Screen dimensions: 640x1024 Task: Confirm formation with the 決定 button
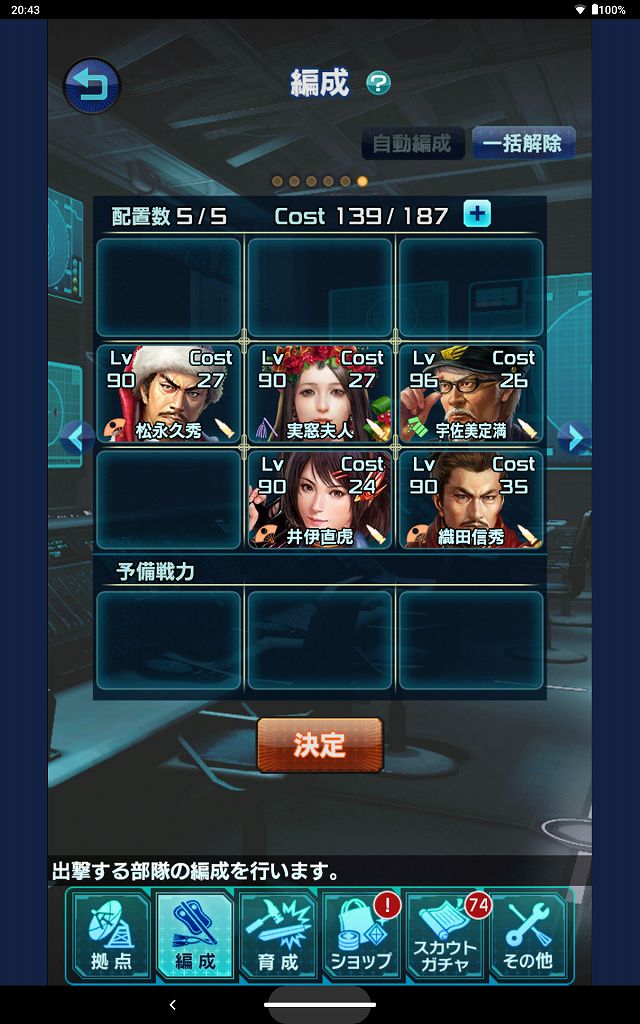[x=320, y=745]
